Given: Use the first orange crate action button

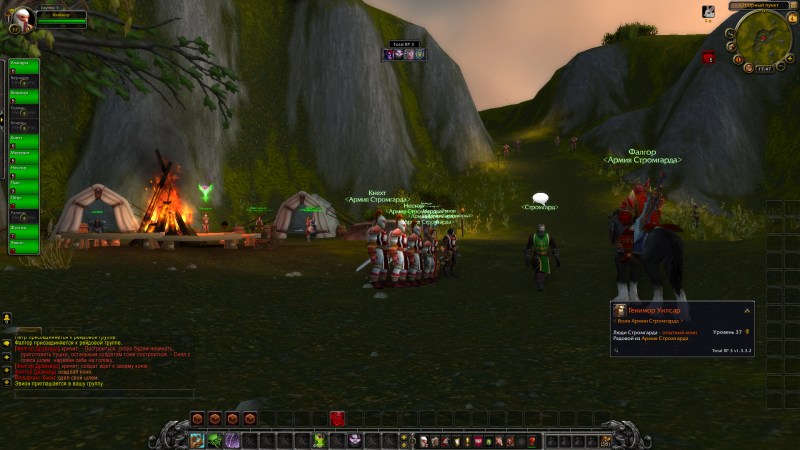Looking at the screenshot, I should (198, 418).
